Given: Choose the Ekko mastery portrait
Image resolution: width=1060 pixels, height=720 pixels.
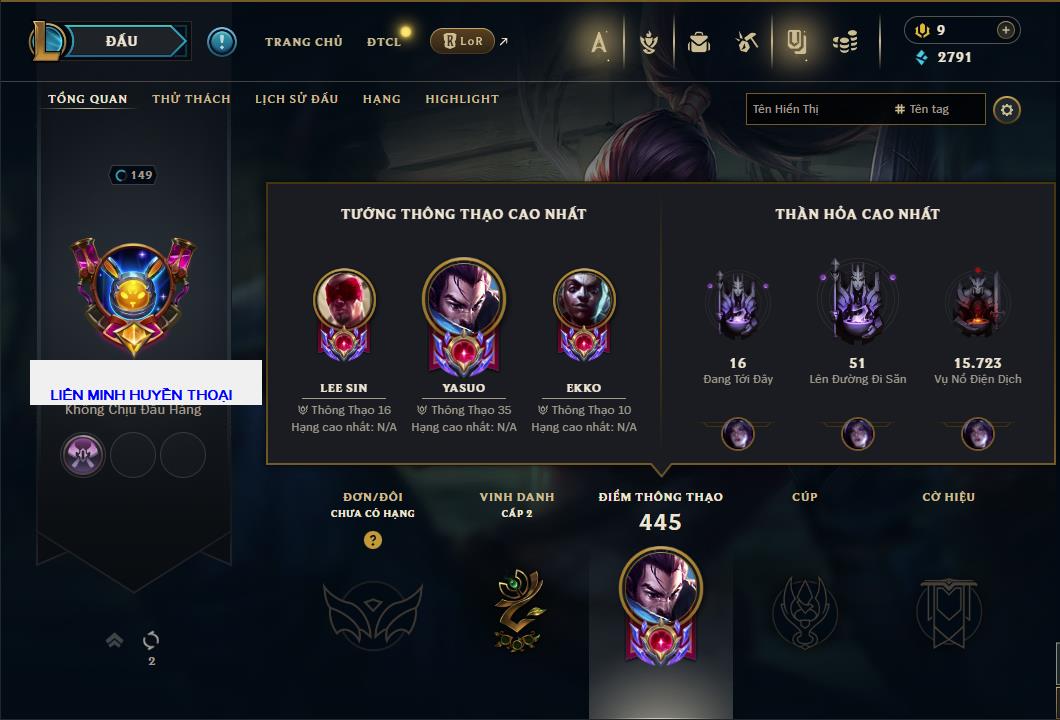Looking at the screenshot, I should pos(584,300).
